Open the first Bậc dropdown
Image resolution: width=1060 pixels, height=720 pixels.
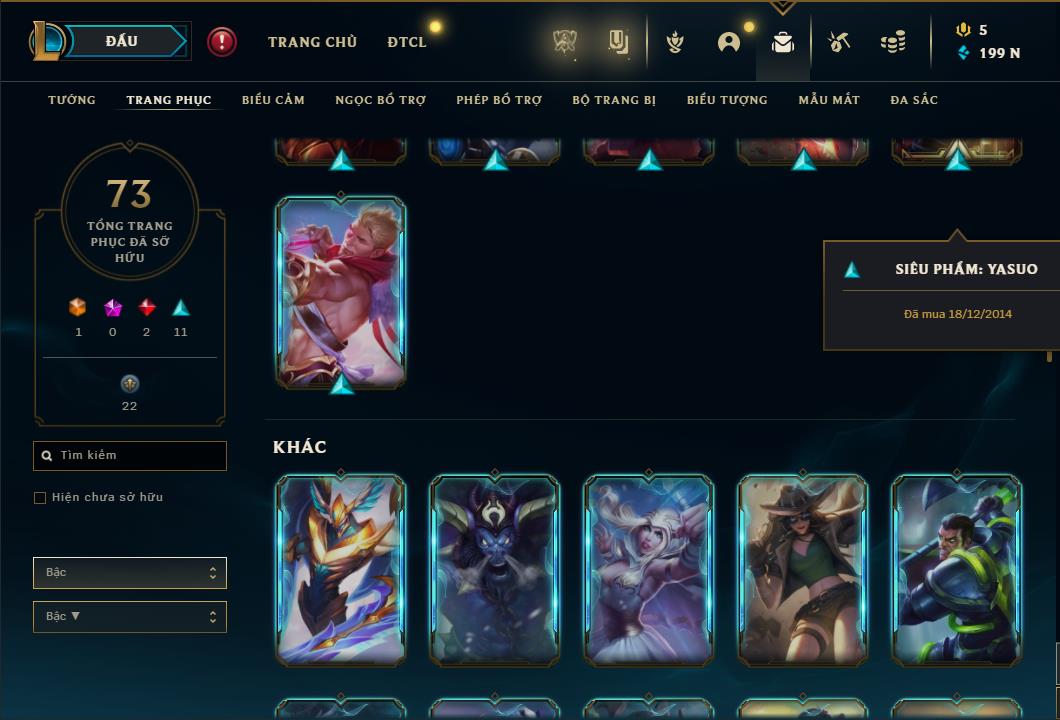click(x=130, y=573)
